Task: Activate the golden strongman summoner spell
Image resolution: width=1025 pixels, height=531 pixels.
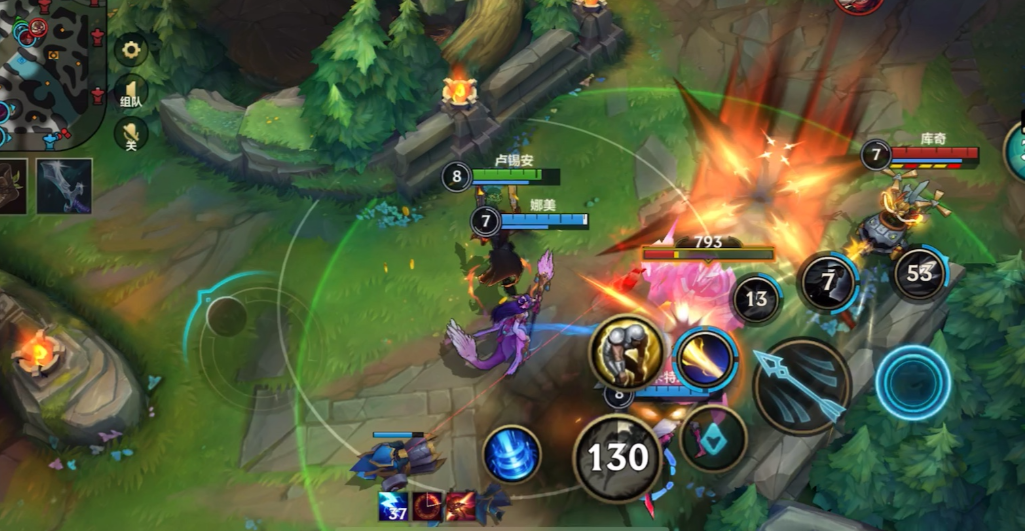Action: (626, 351)
